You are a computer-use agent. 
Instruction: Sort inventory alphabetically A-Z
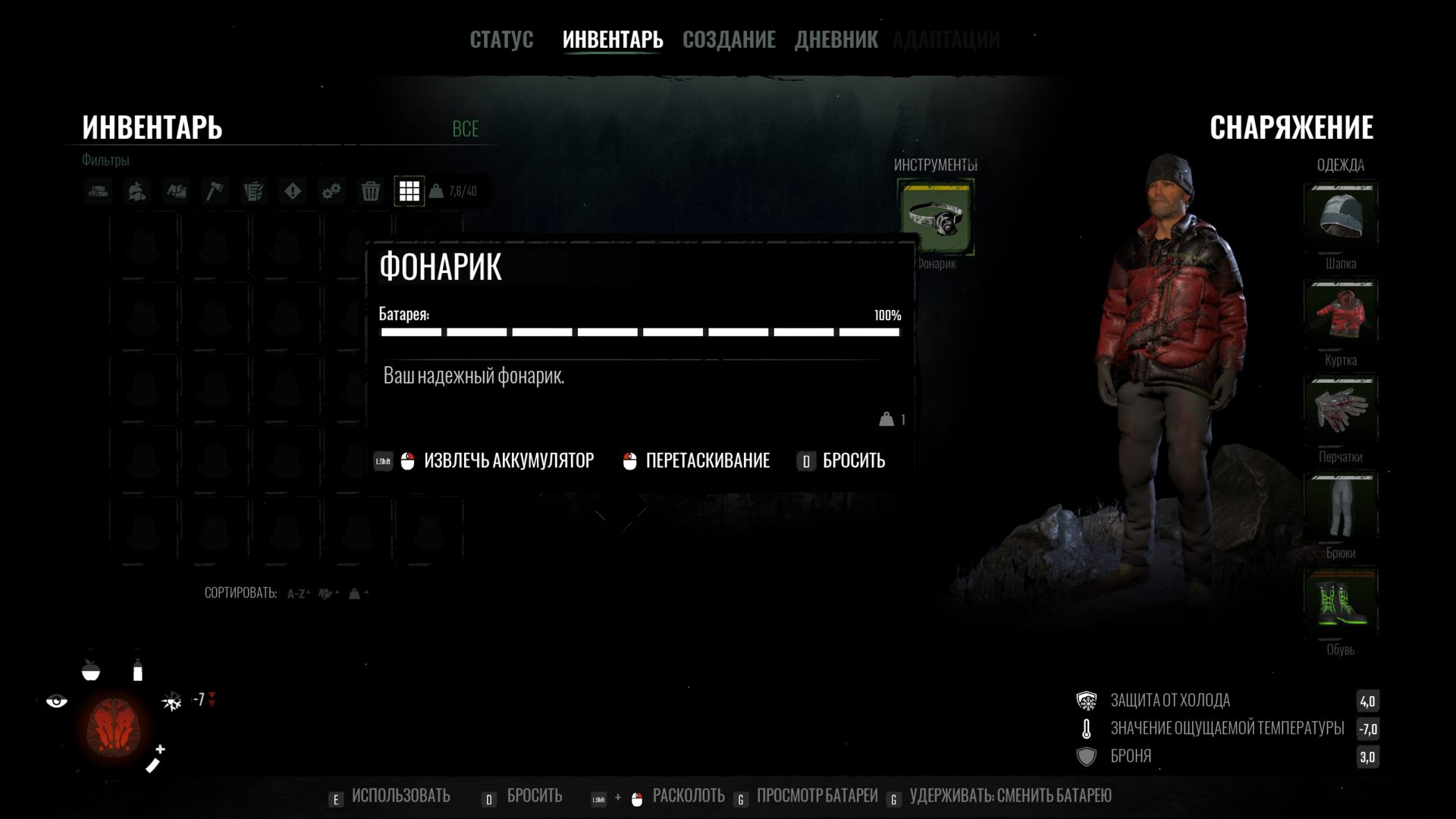(298, 594)
